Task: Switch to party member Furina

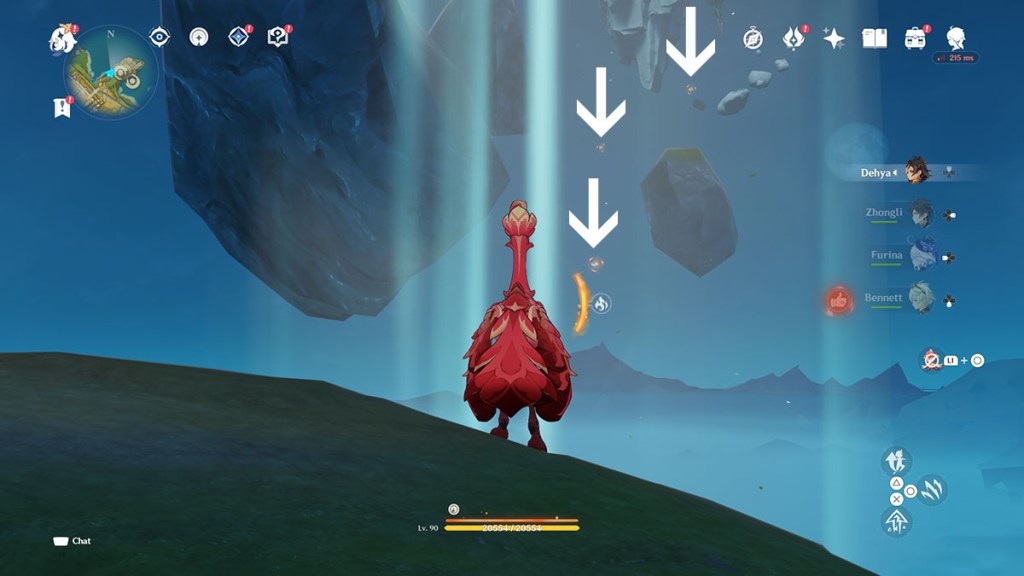Action: [x=920, y=255]
